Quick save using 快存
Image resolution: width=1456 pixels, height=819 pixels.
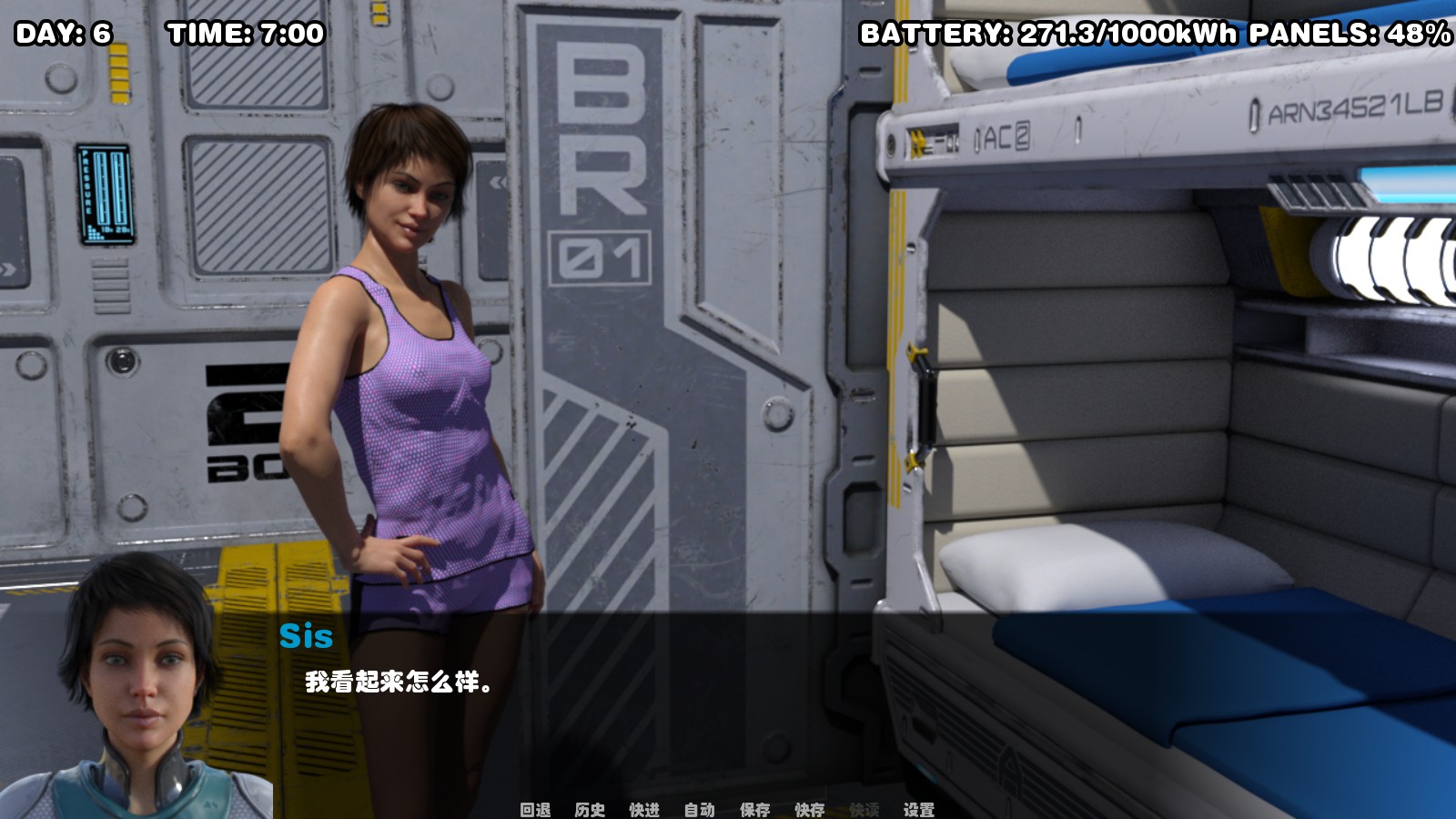(807, 808)
